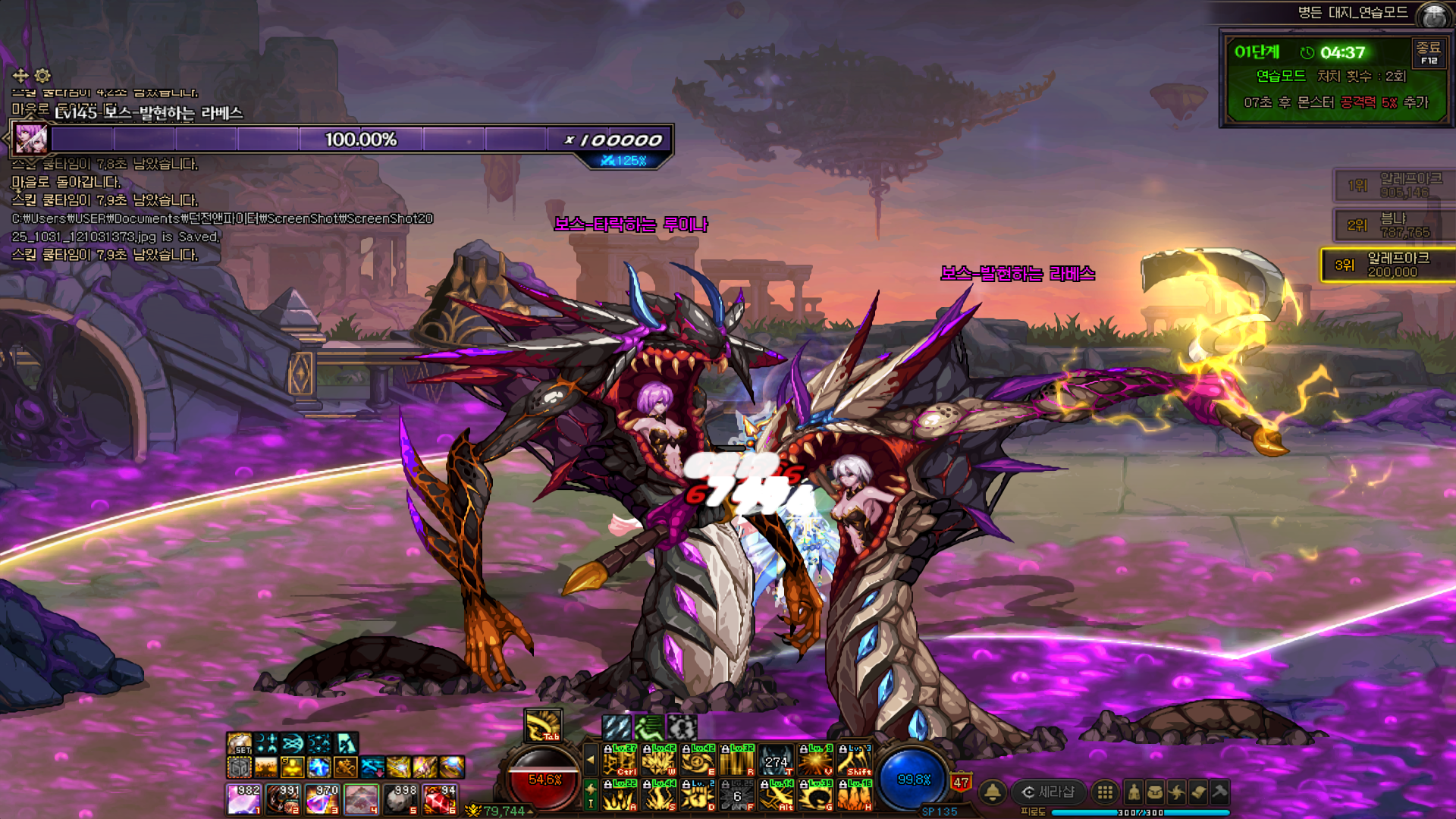Click the 종료 exit button
Image resolution: width=1456 pixels, height=819 pixels.
pyautogui.click(x=1429, y=52)
